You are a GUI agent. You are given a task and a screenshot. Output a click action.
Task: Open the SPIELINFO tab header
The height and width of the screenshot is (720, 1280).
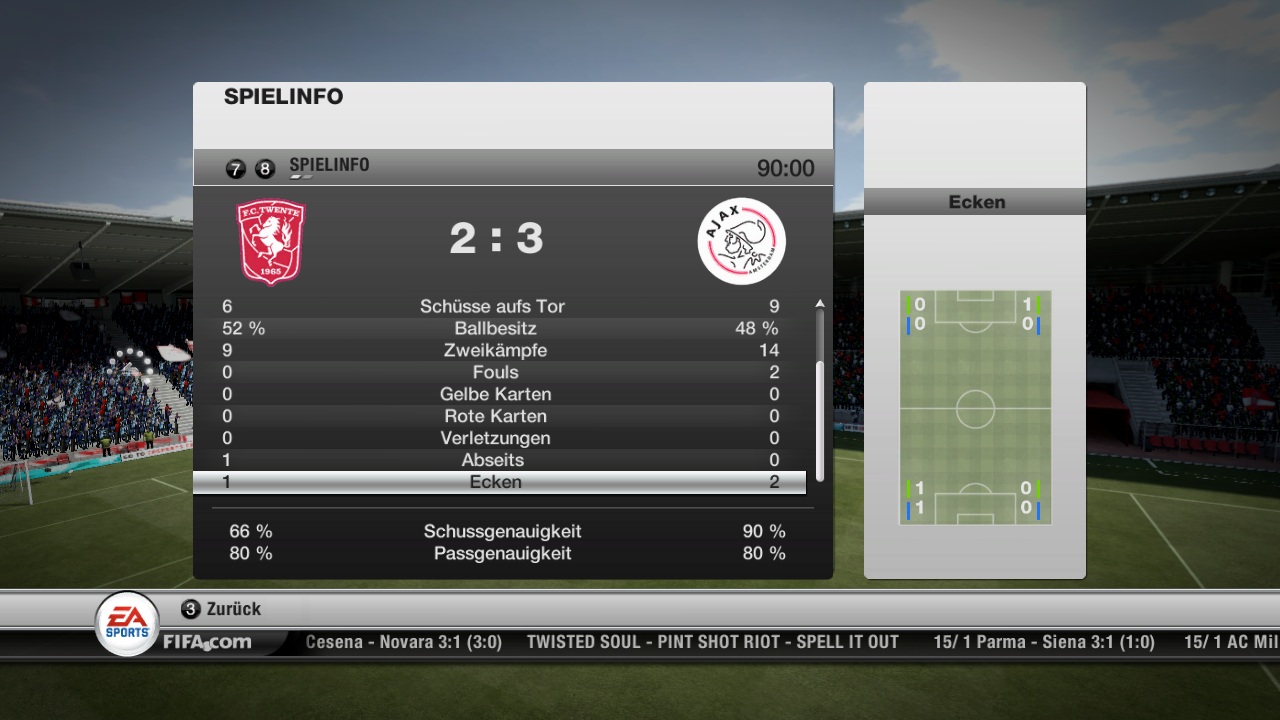tap(329, 166)
